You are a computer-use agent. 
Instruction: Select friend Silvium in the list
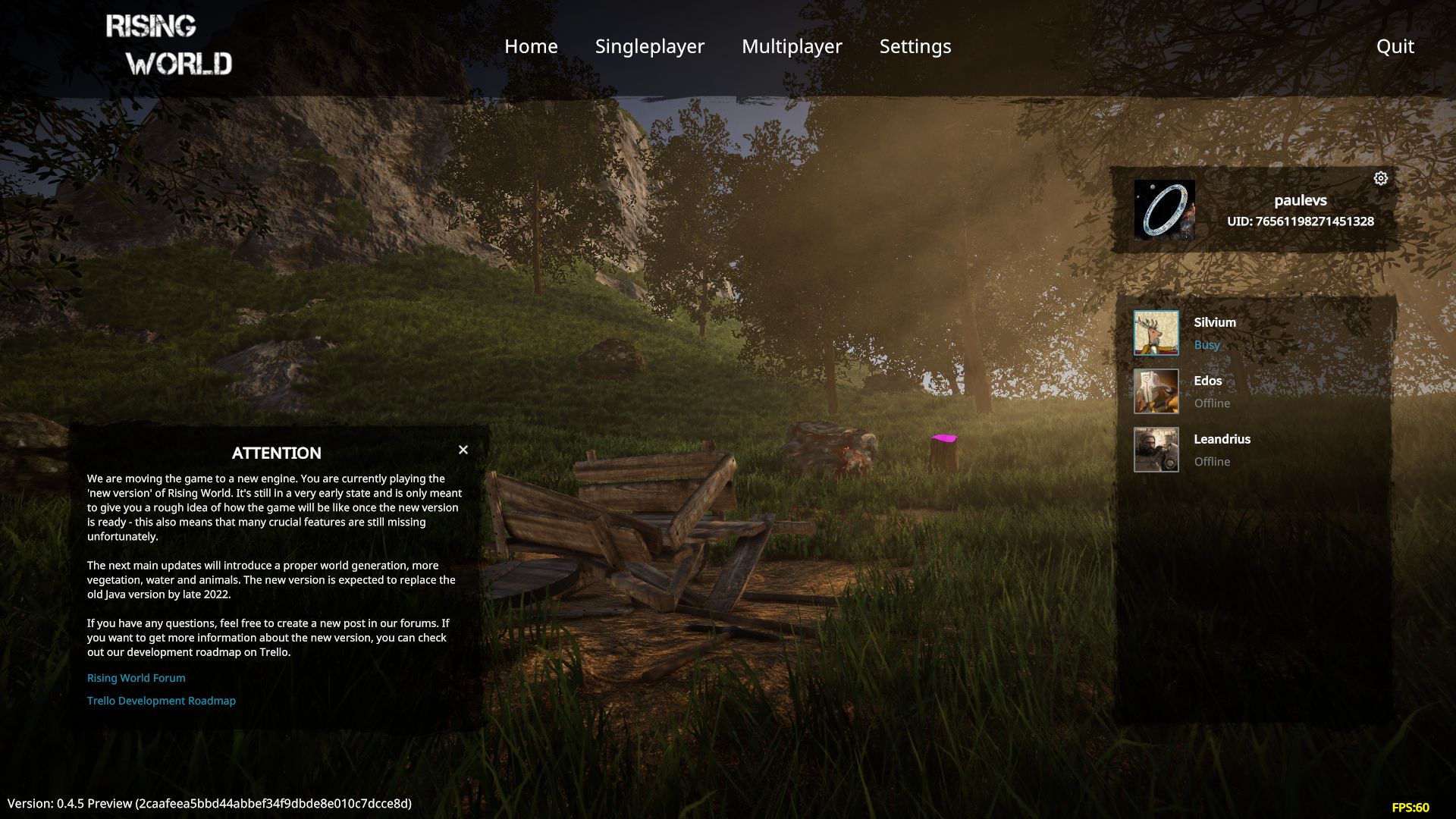click(1214, 332)
